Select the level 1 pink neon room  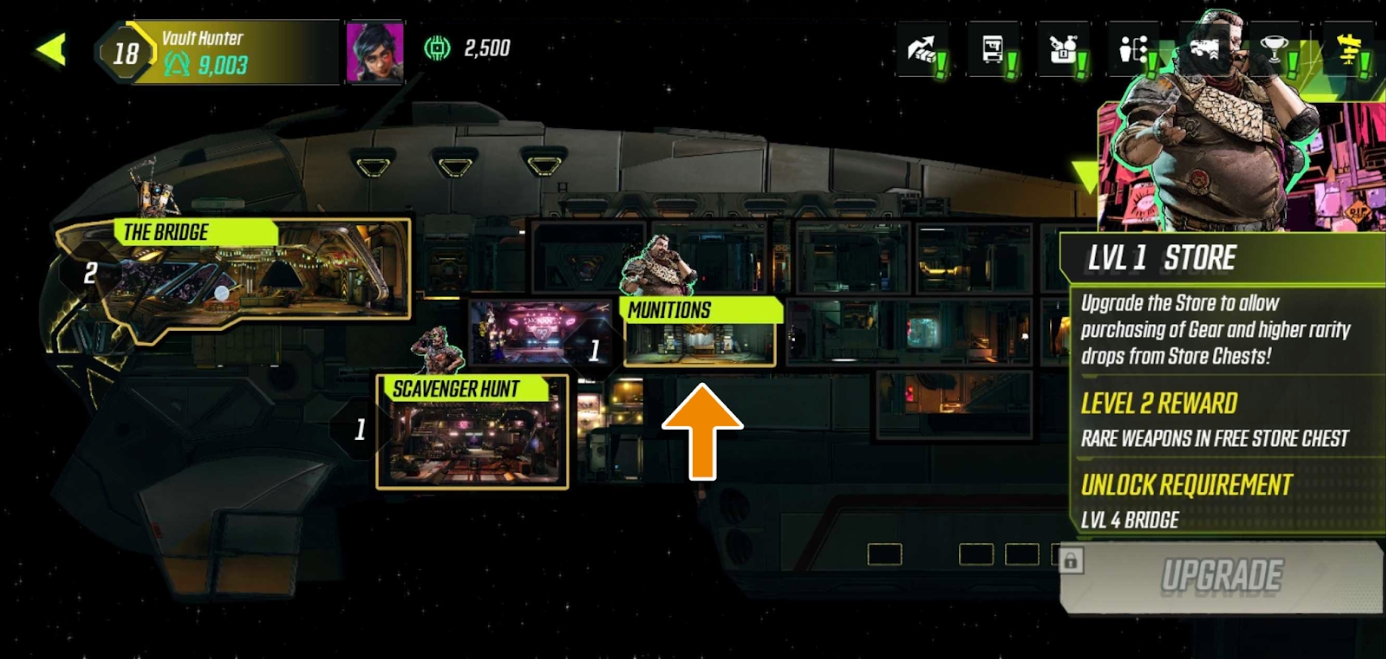point(540,332)
